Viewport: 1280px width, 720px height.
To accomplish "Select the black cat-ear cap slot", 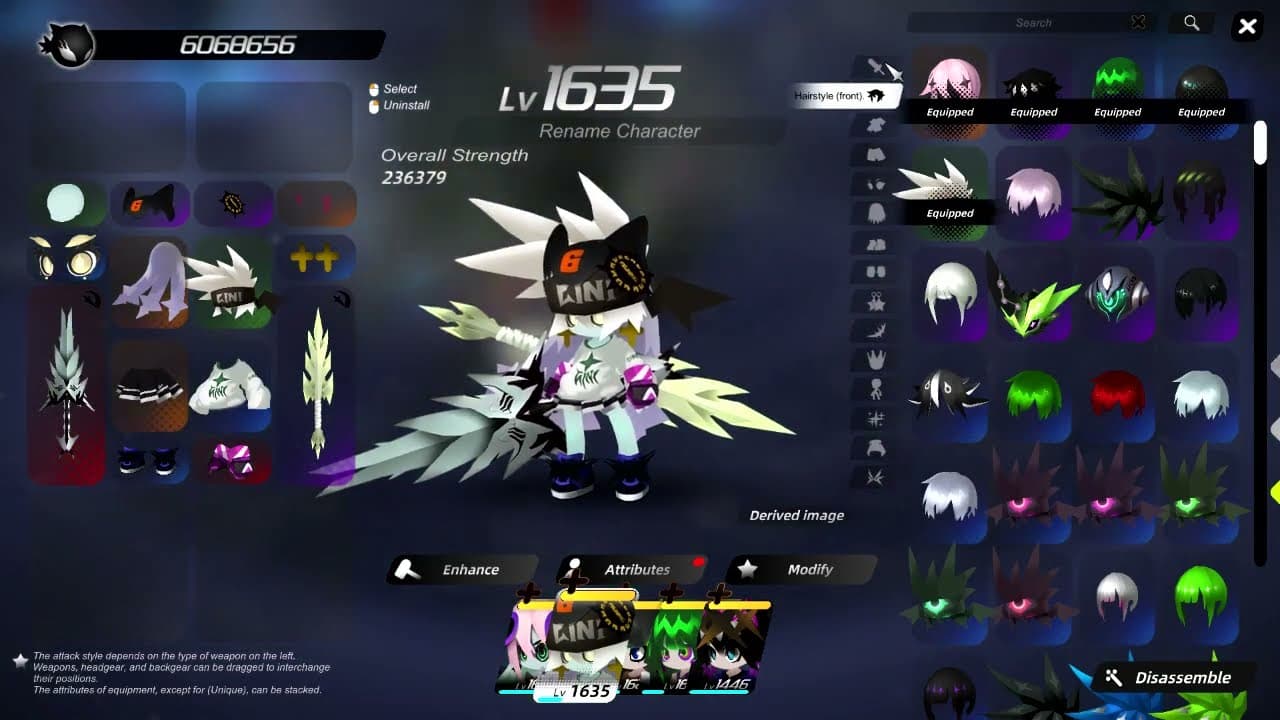I will [x=149, y=205].
